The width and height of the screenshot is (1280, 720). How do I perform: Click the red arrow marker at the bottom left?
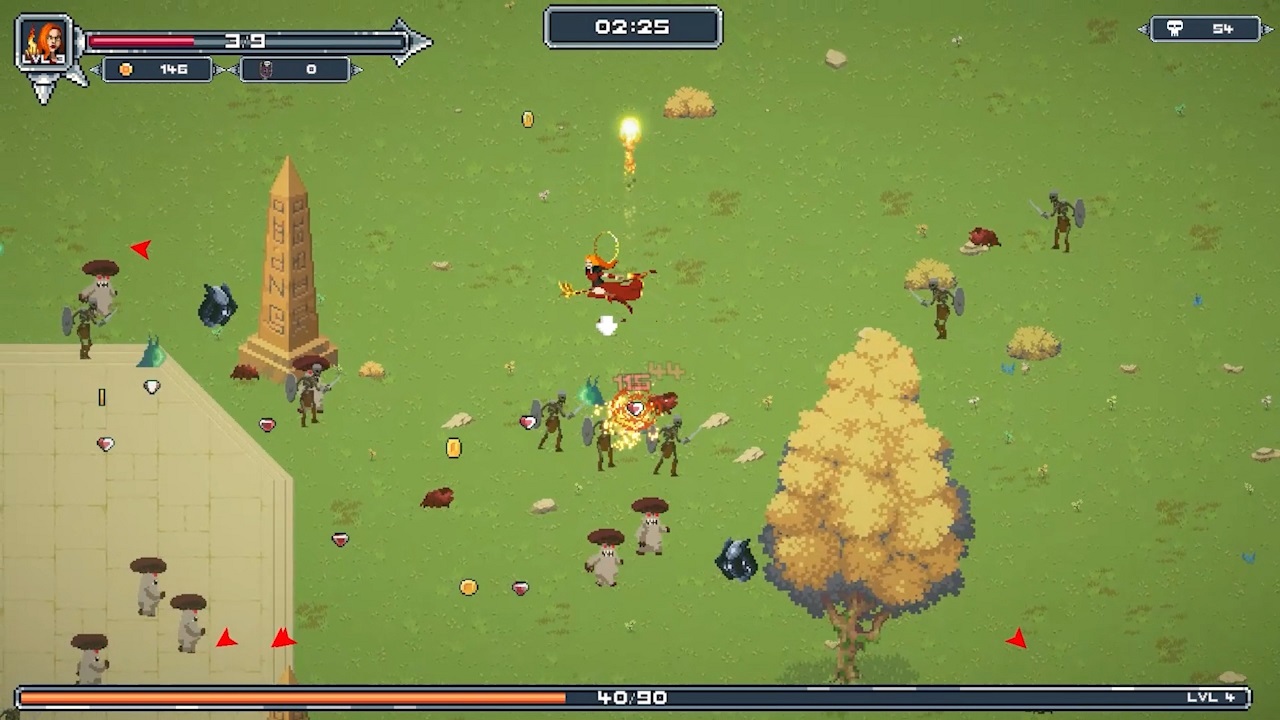coord(226,637)
